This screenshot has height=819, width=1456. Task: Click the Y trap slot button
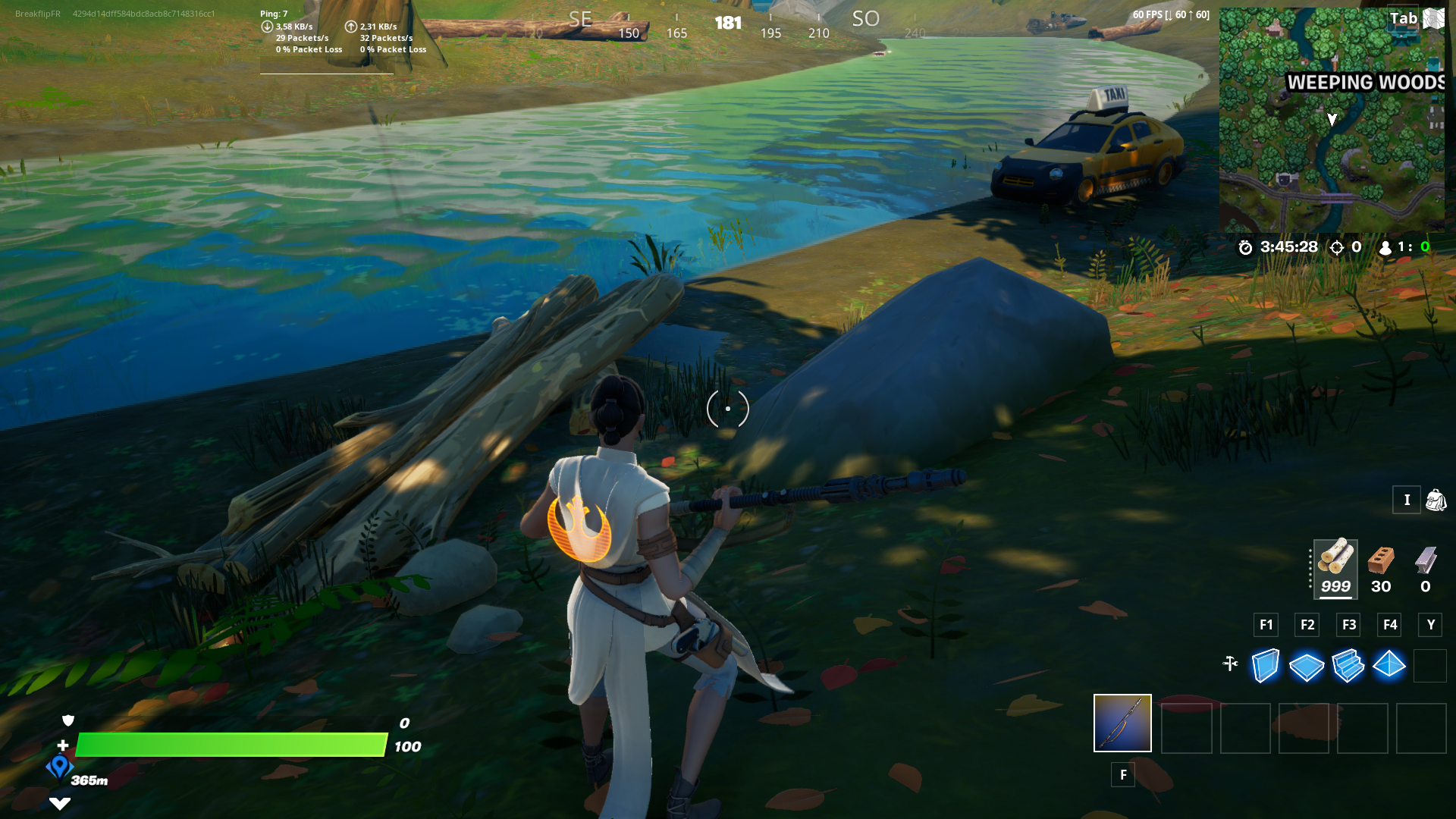(x=1430, y=625)
